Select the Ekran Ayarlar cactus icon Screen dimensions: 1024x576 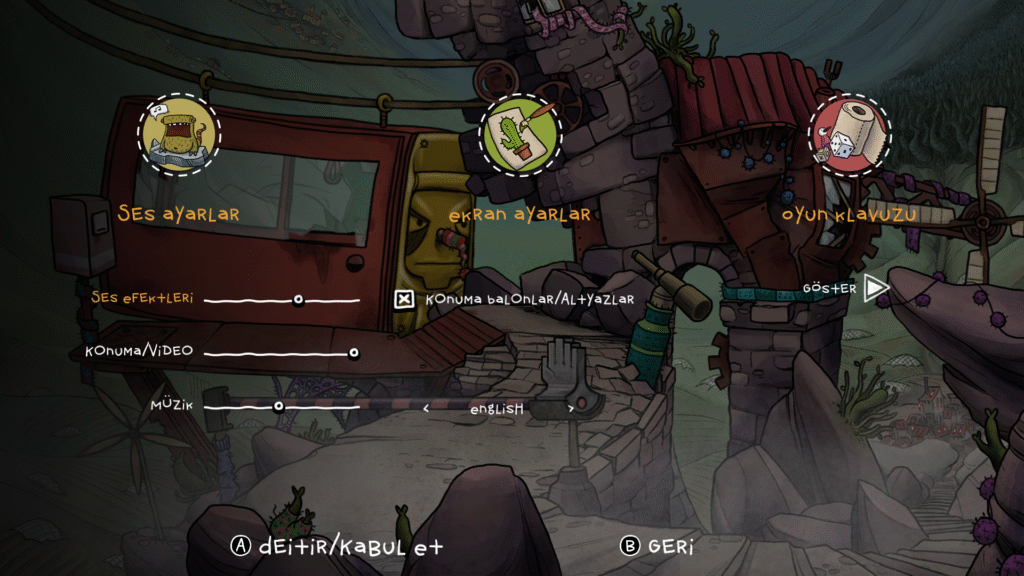[519, 134]
